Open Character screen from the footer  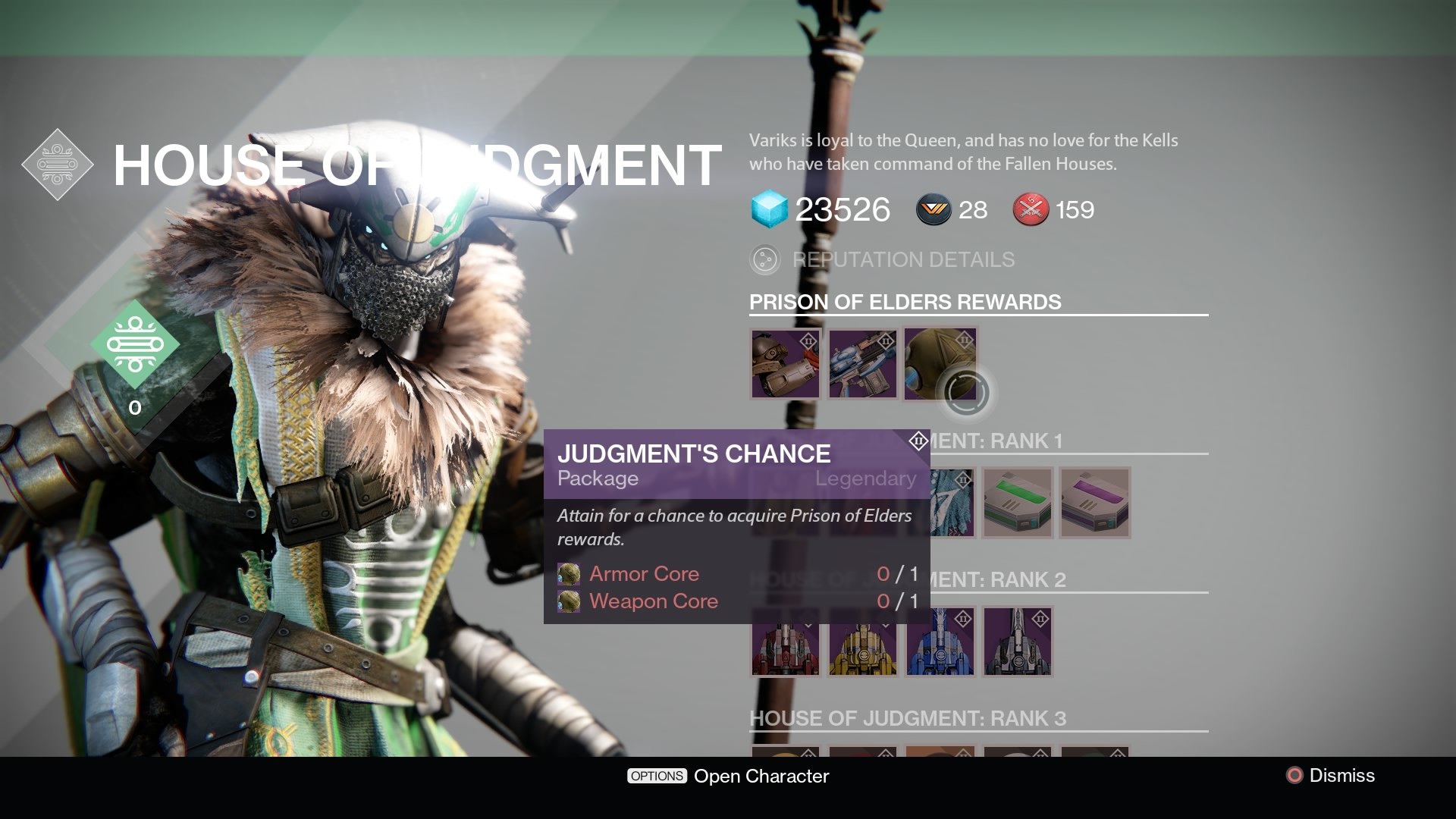coord(728,776)
